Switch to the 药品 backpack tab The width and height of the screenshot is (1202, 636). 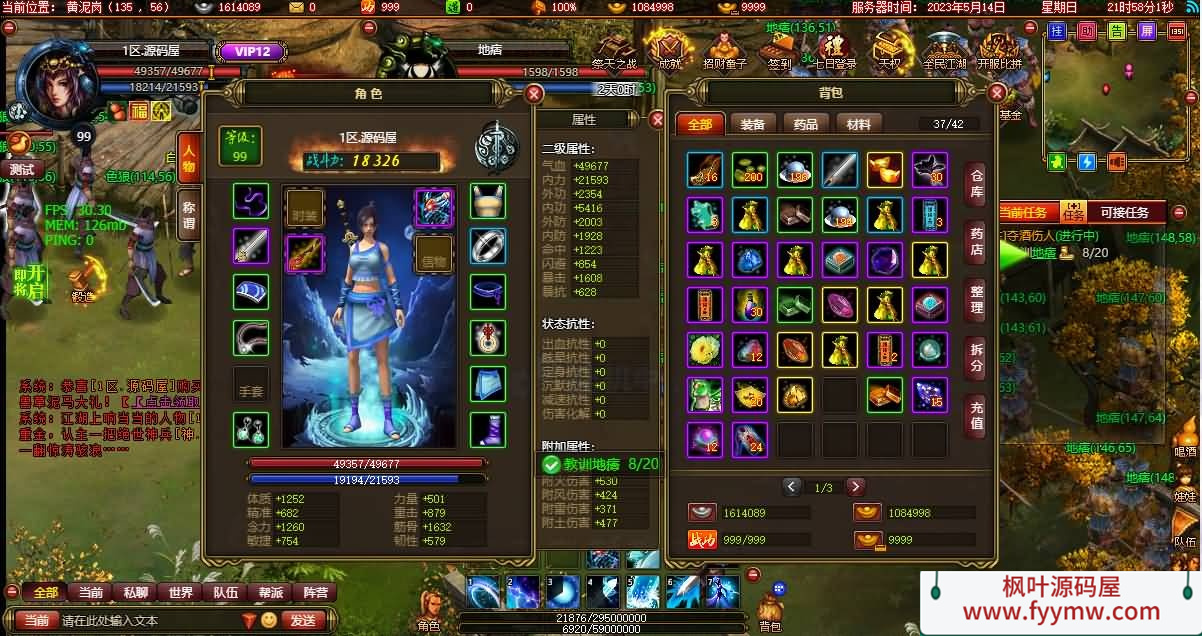pyautogui.click(x=806, y=124)
